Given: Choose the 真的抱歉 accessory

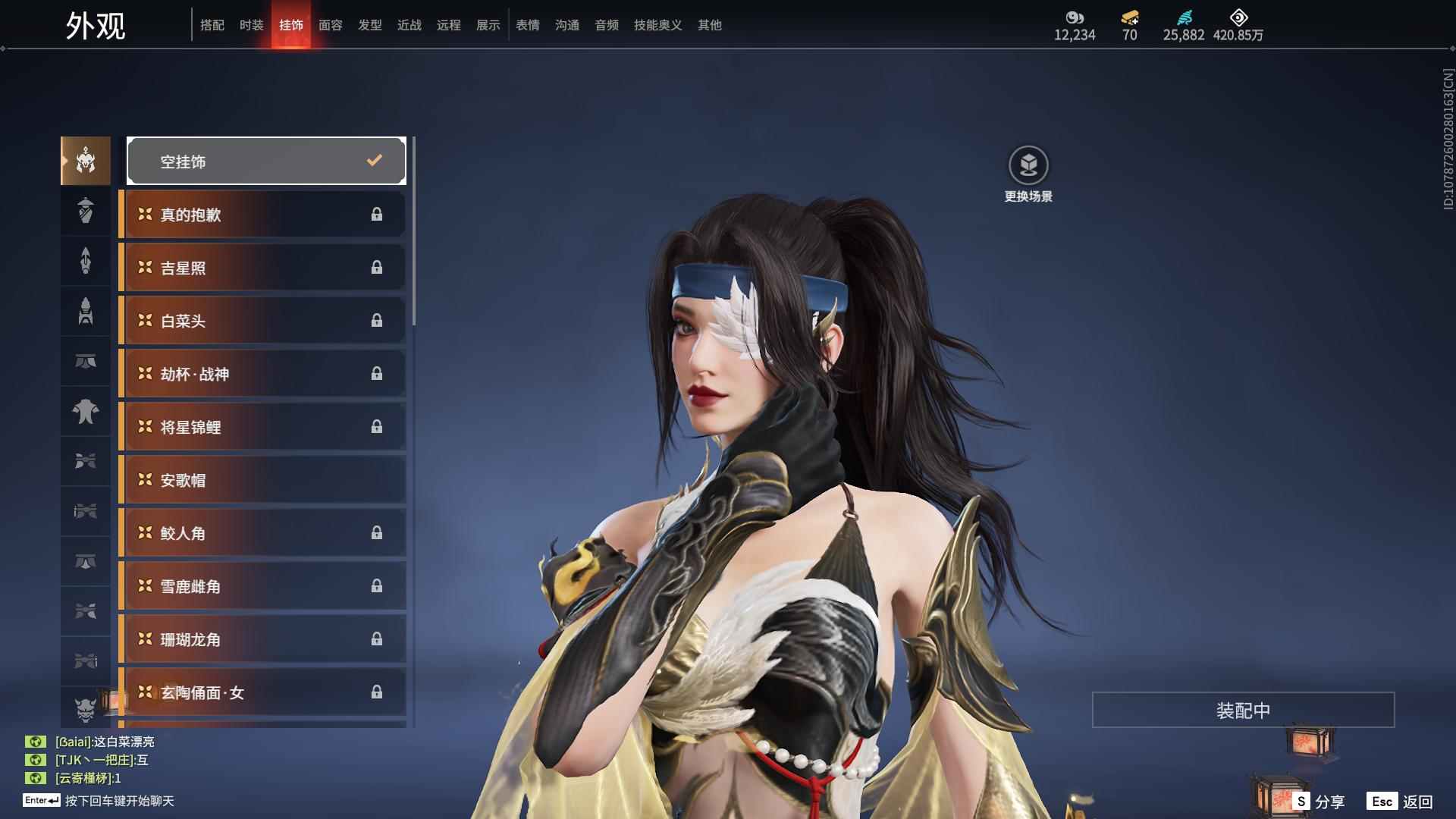Looking at the screenshot, I should (263, 215).
